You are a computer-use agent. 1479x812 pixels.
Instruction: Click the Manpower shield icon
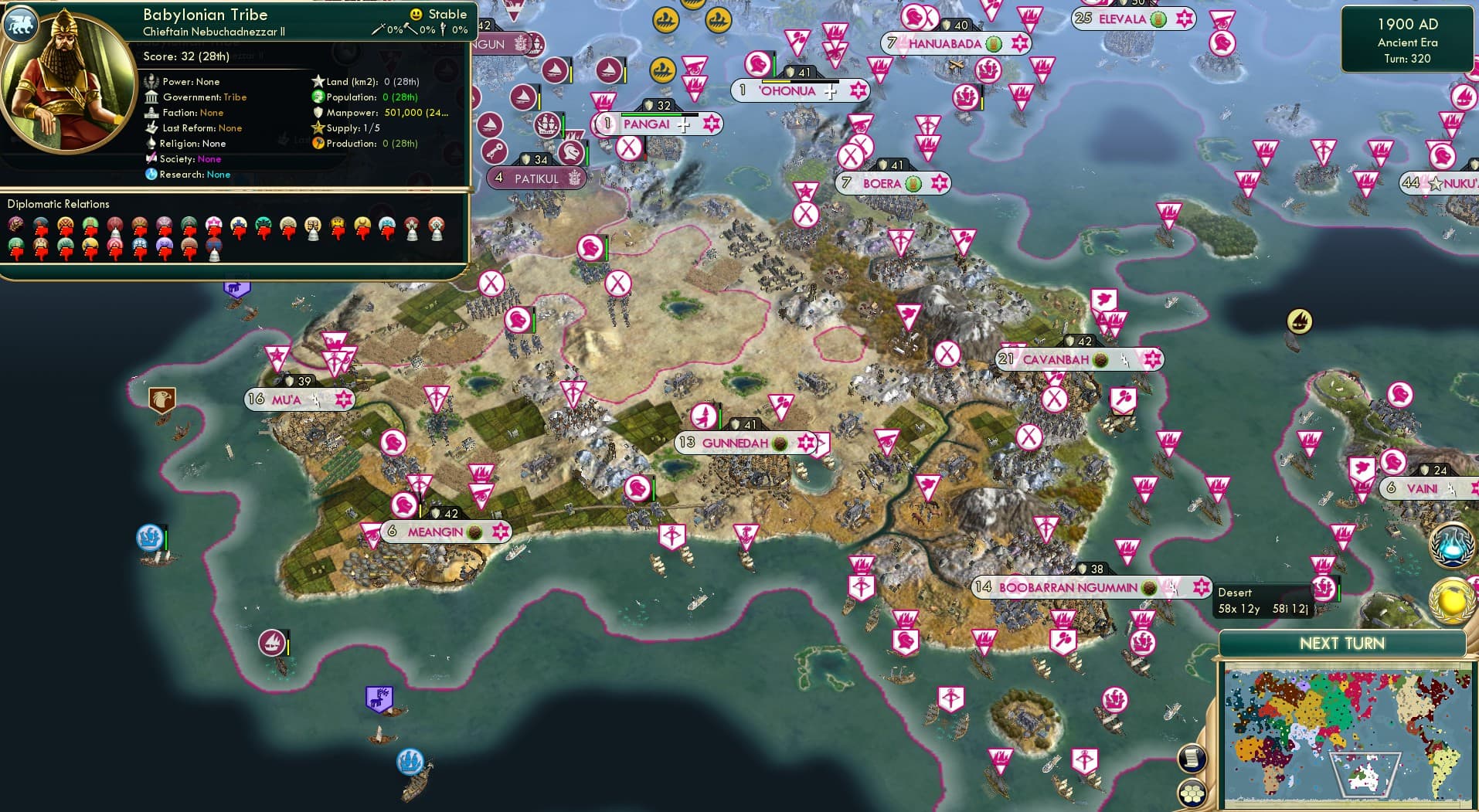[x=317, y=112]
